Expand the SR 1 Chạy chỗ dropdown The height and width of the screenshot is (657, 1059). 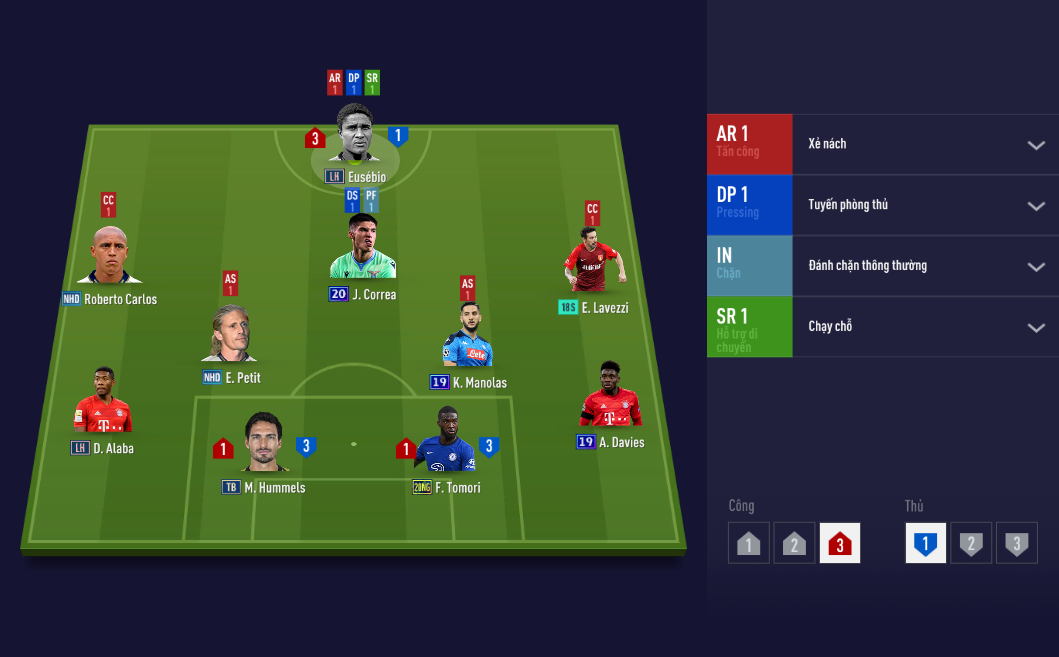pyautogui.click(x=1035, y=327)
